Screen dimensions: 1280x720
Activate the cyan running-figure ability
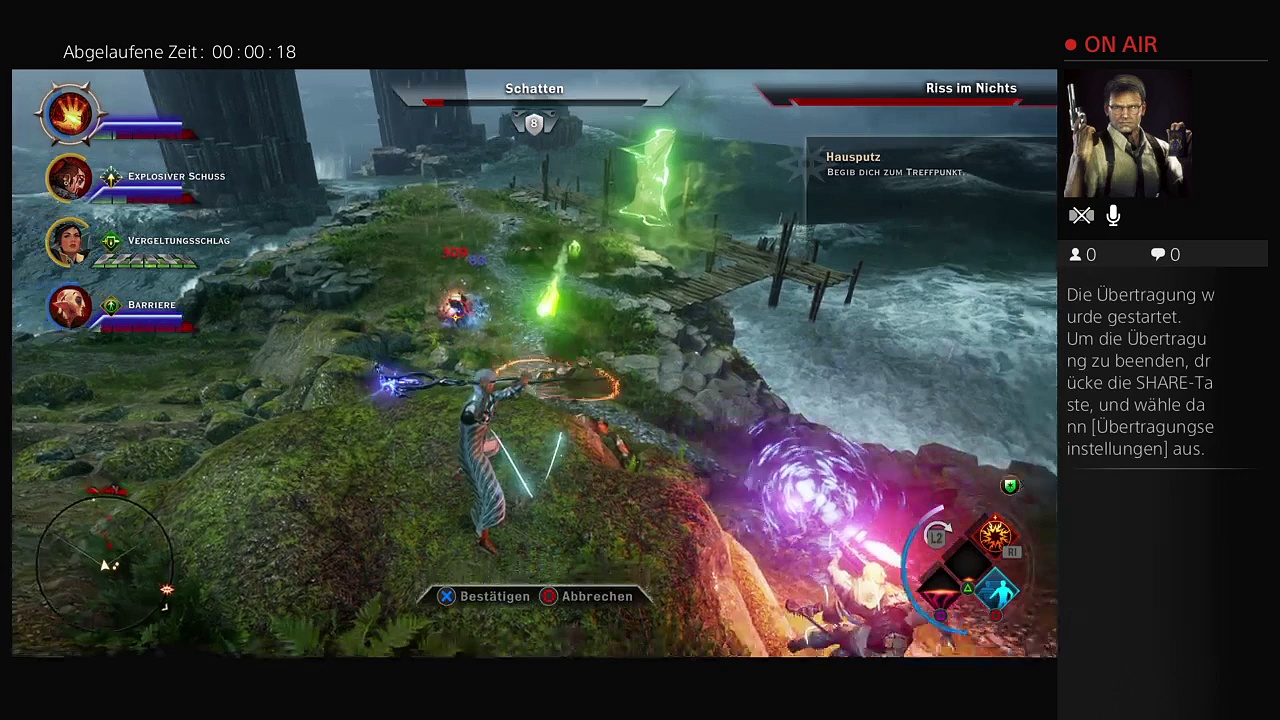click(999, 592)
